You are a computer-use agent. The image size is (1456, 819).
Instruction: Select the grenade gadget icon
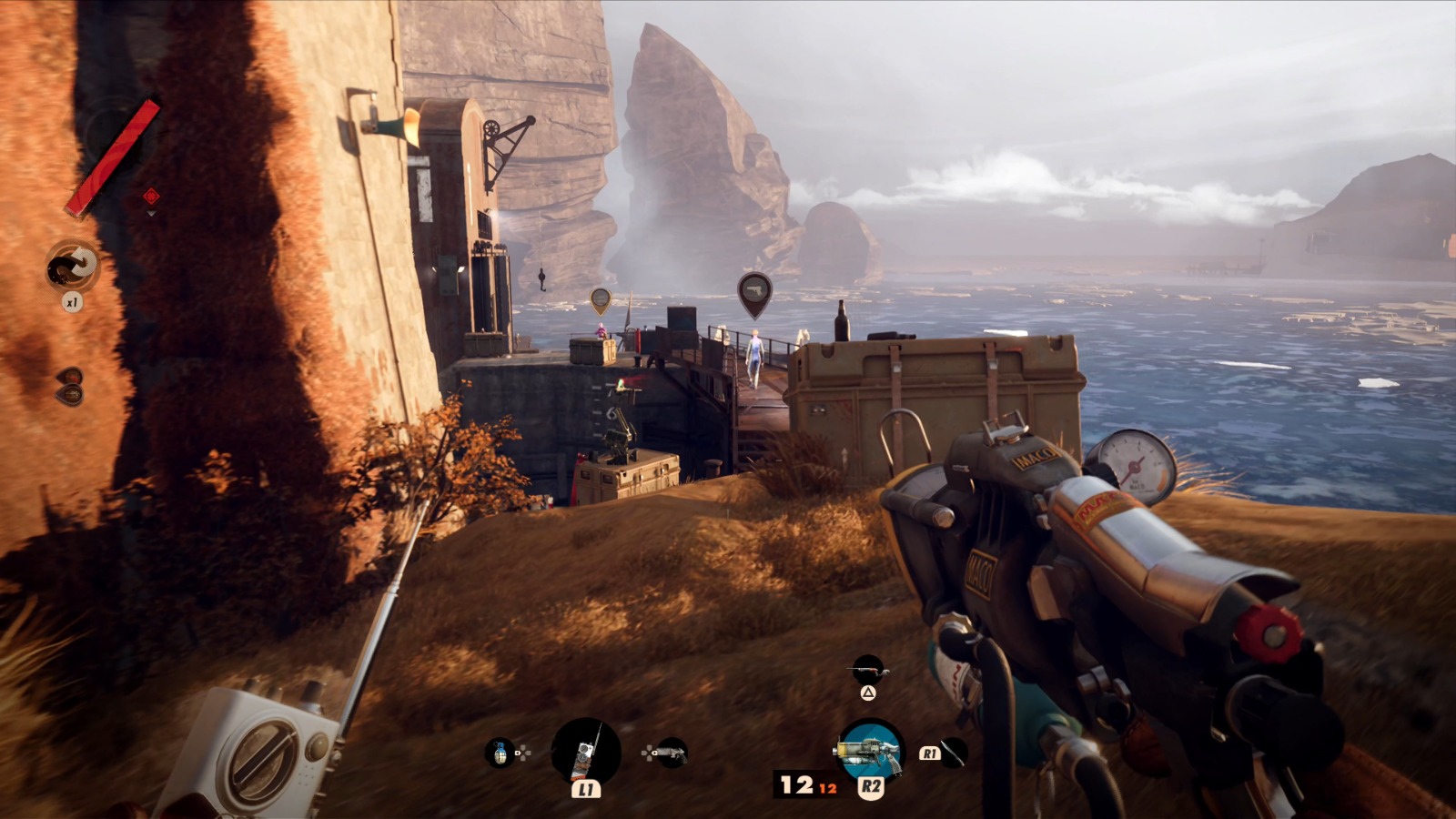point(499,753)
